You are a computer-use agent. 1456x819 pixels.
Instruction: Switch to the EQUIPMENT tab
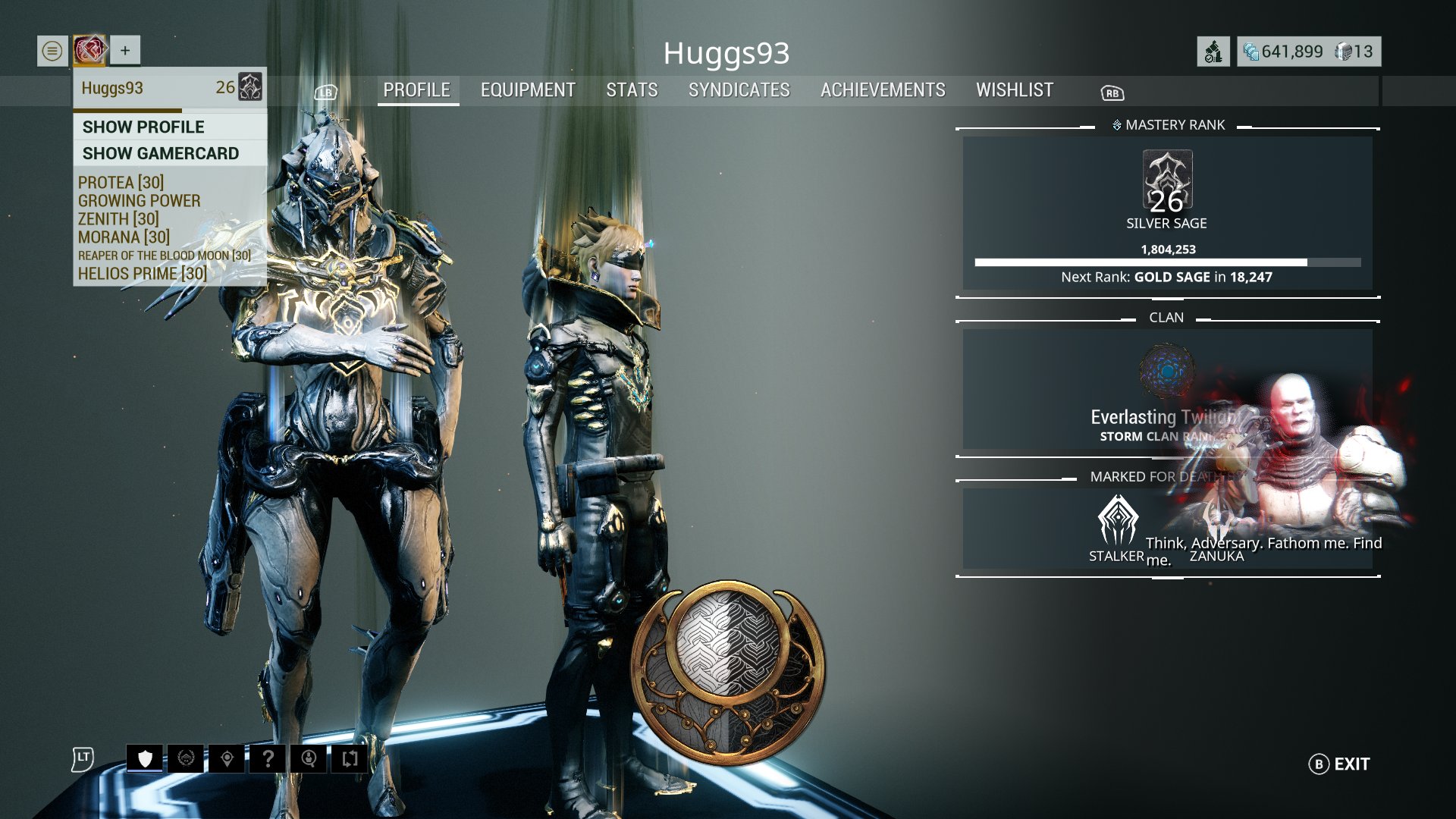click(x=527, y=90)
